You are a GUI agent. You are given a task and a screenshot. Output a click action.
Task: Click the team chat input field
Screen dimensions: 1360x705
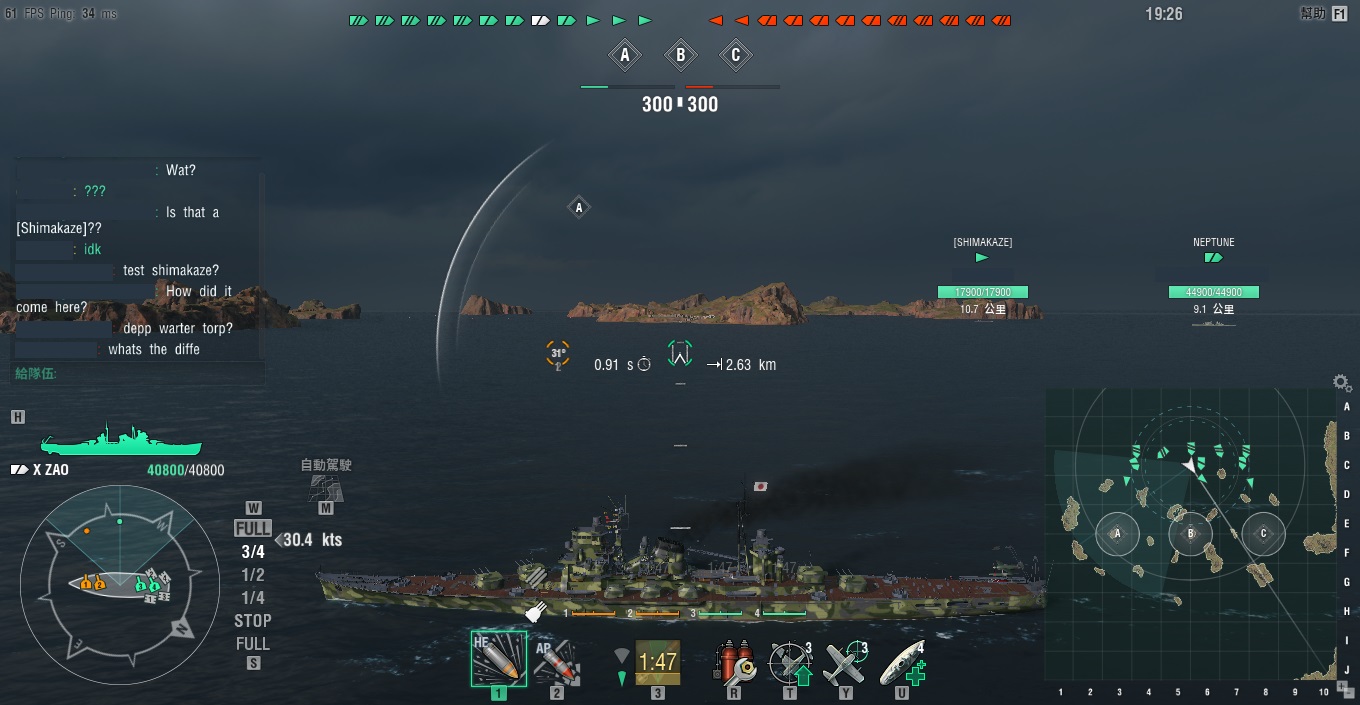point(140,374)
